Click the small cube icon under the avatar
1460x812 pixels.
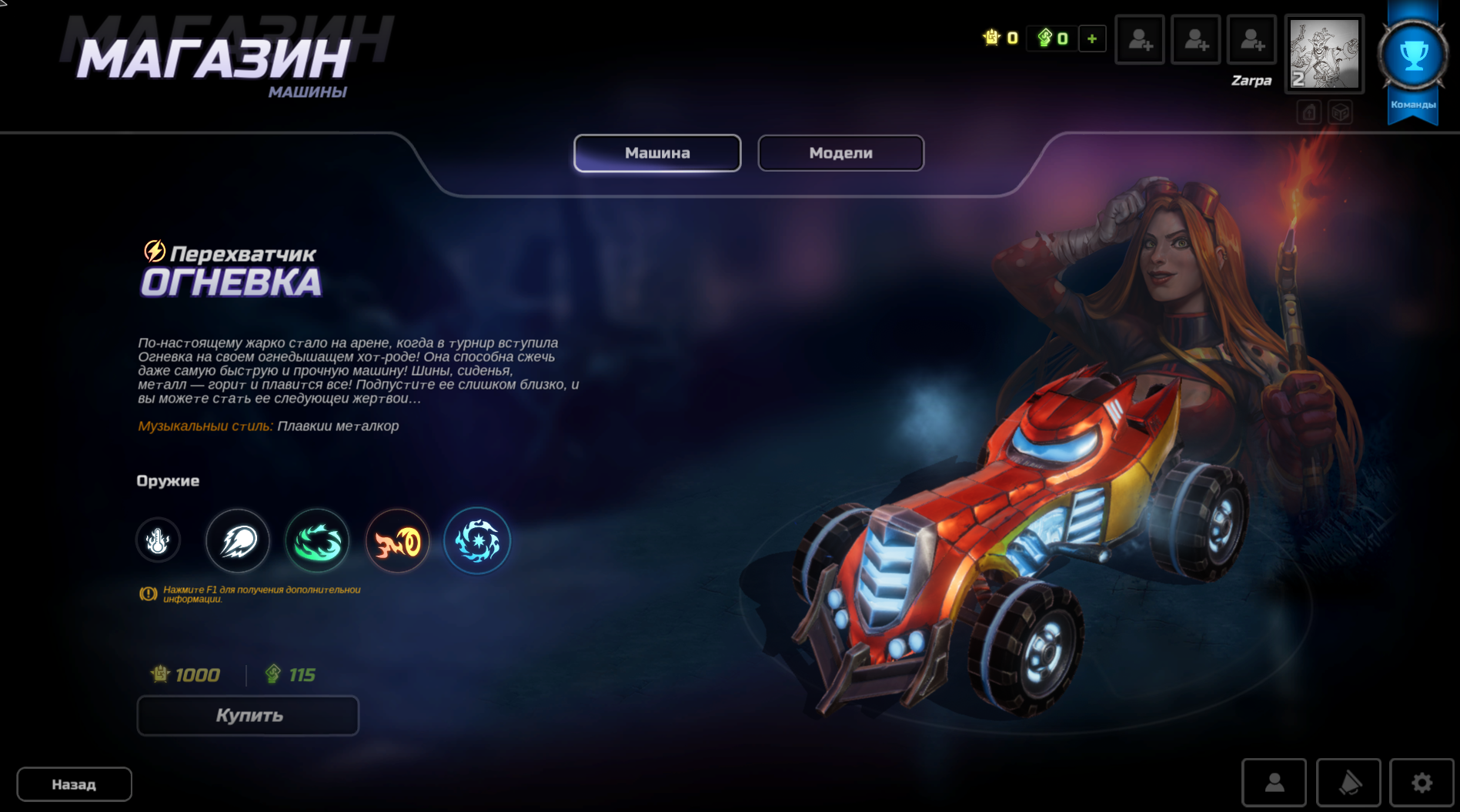coord(1341,112)
